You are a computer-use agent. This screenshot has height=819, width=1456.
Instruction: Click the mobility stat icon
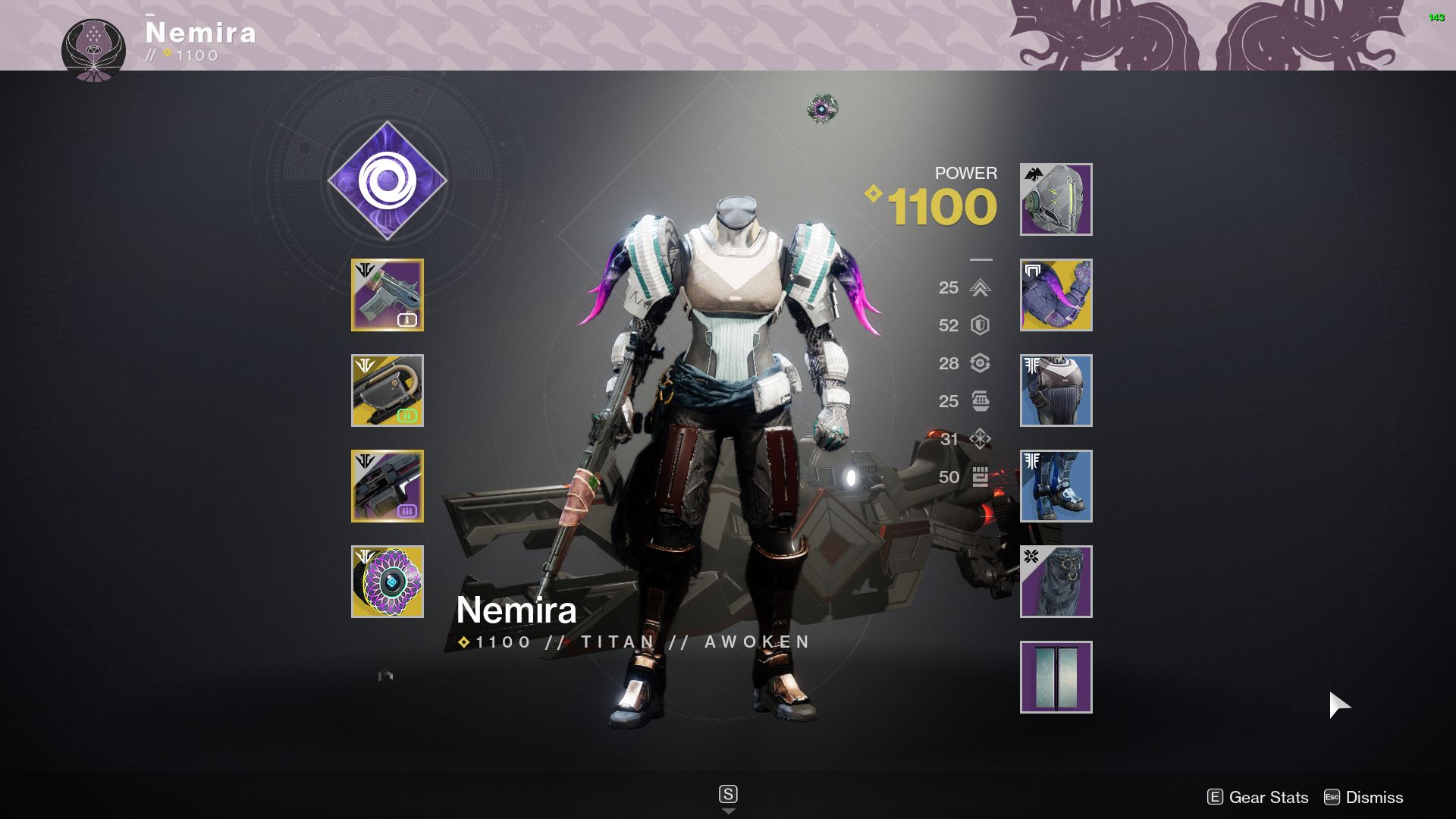[979, 288]
